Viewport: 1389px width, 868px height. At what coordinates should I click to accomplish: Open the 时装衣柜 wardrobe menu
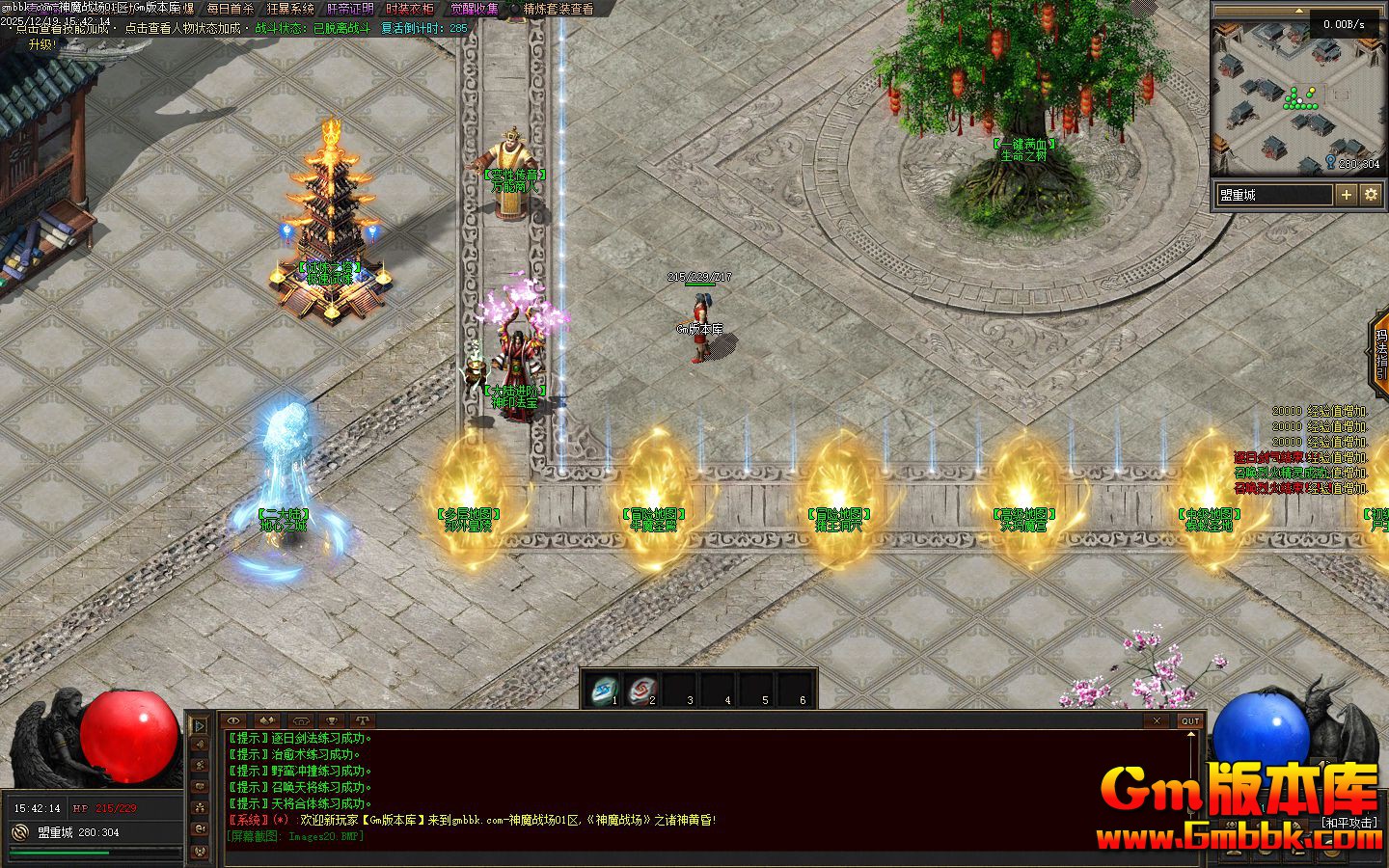pyautogui.click(x=410, y=9)
